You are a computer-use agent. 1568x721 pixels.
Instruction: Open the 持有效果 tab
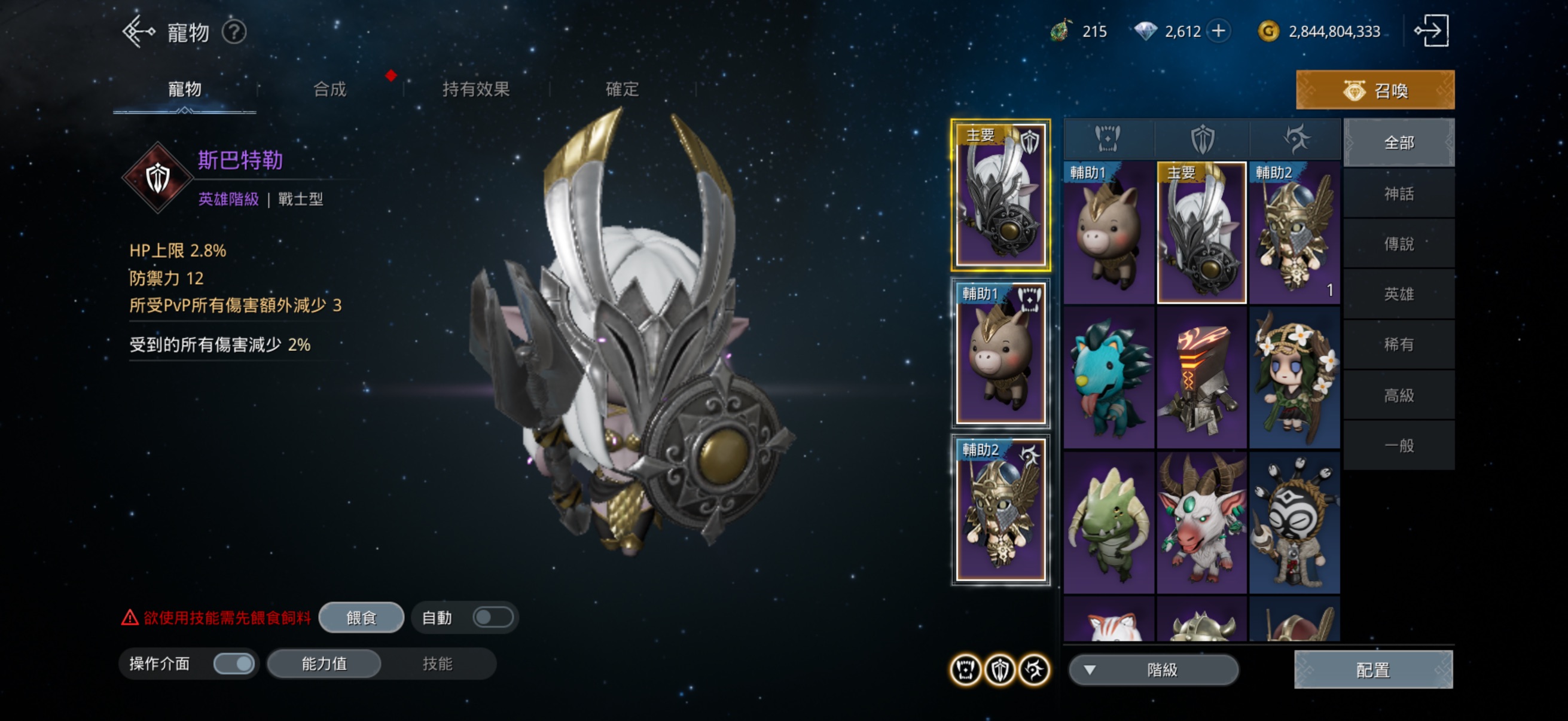(475, 90)
